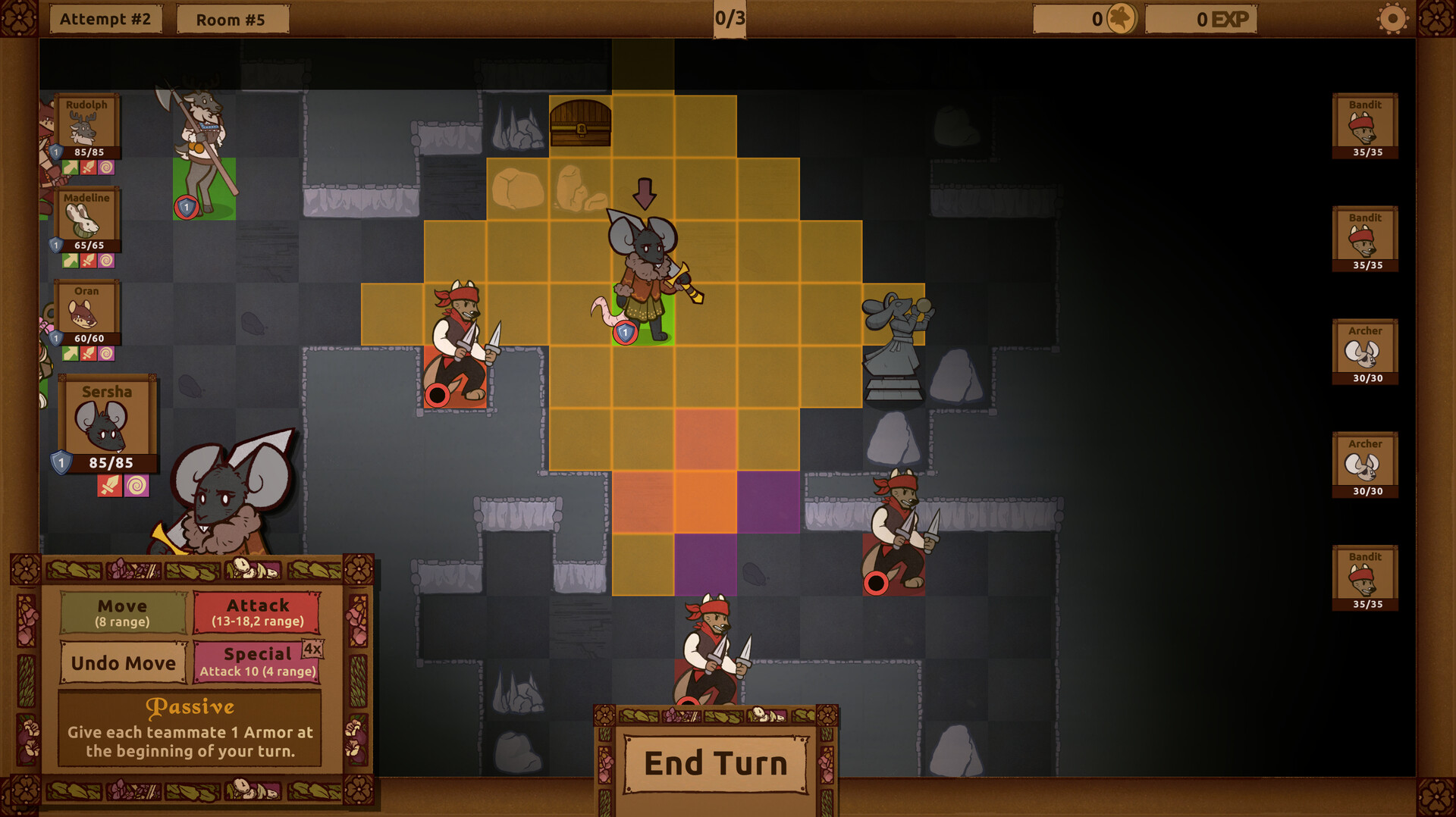Select the Attack action button
1456x817 pixels.
tap(257, 612)
